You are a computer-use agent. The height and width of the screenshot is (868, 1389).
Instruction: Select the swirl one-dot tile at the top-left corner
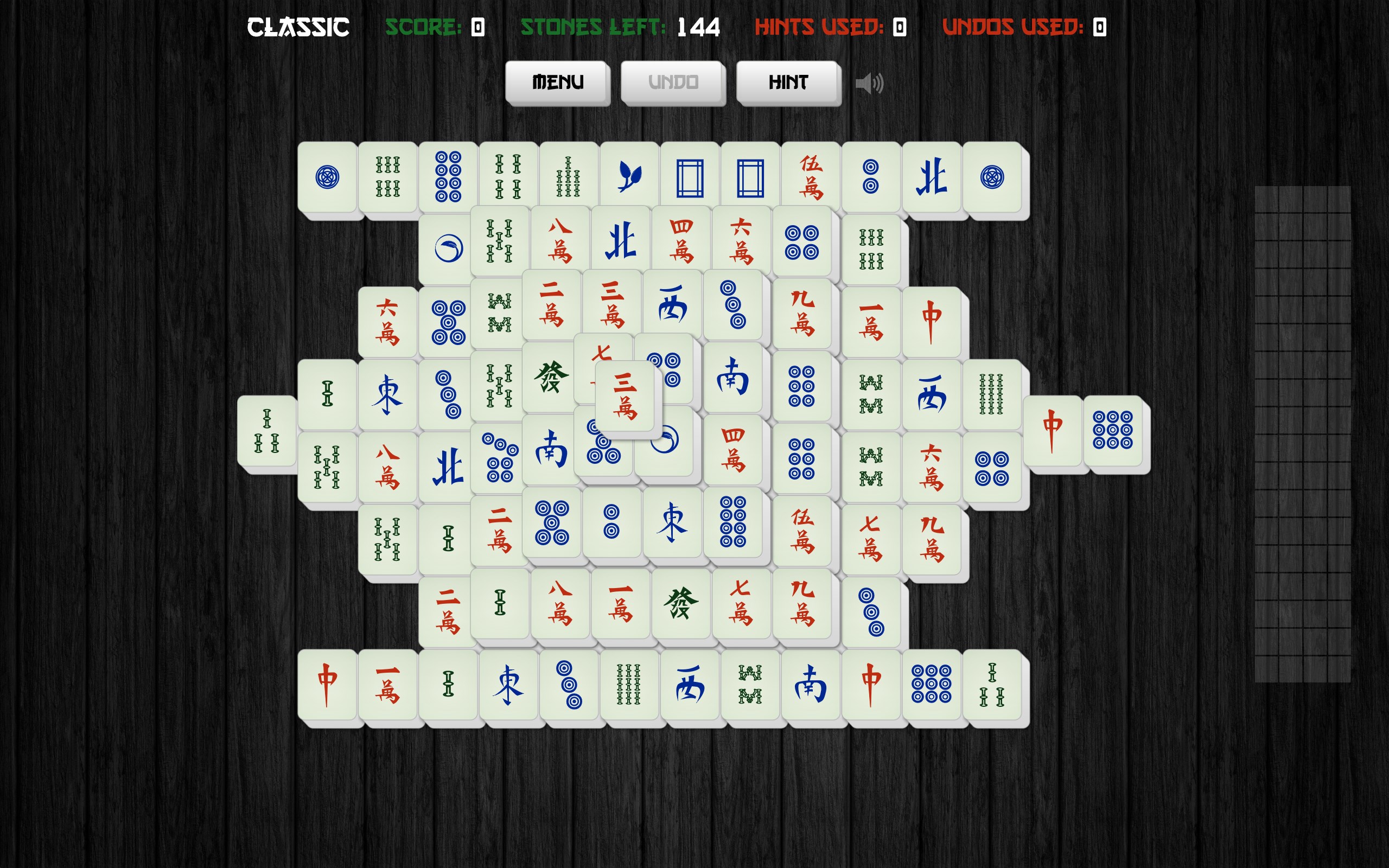point(326,176)
